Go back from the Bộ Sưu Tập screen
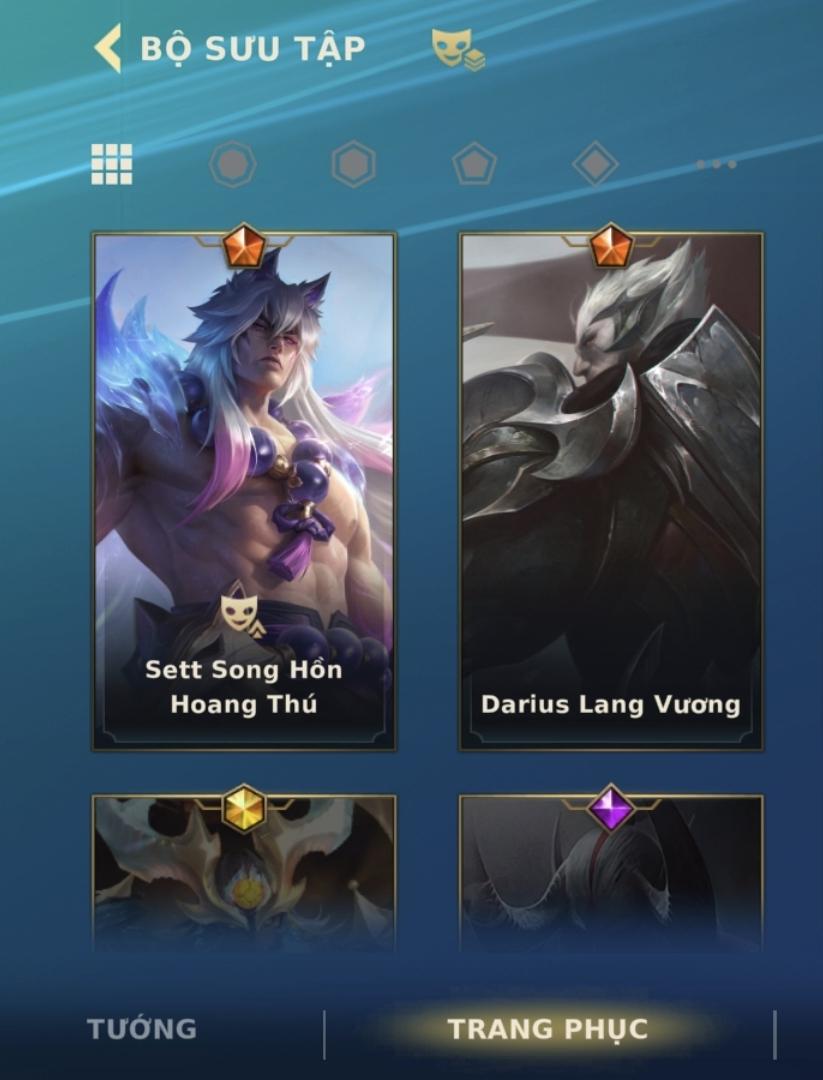This screenshot has width=823, height=1080. click(x=108, y=48)
